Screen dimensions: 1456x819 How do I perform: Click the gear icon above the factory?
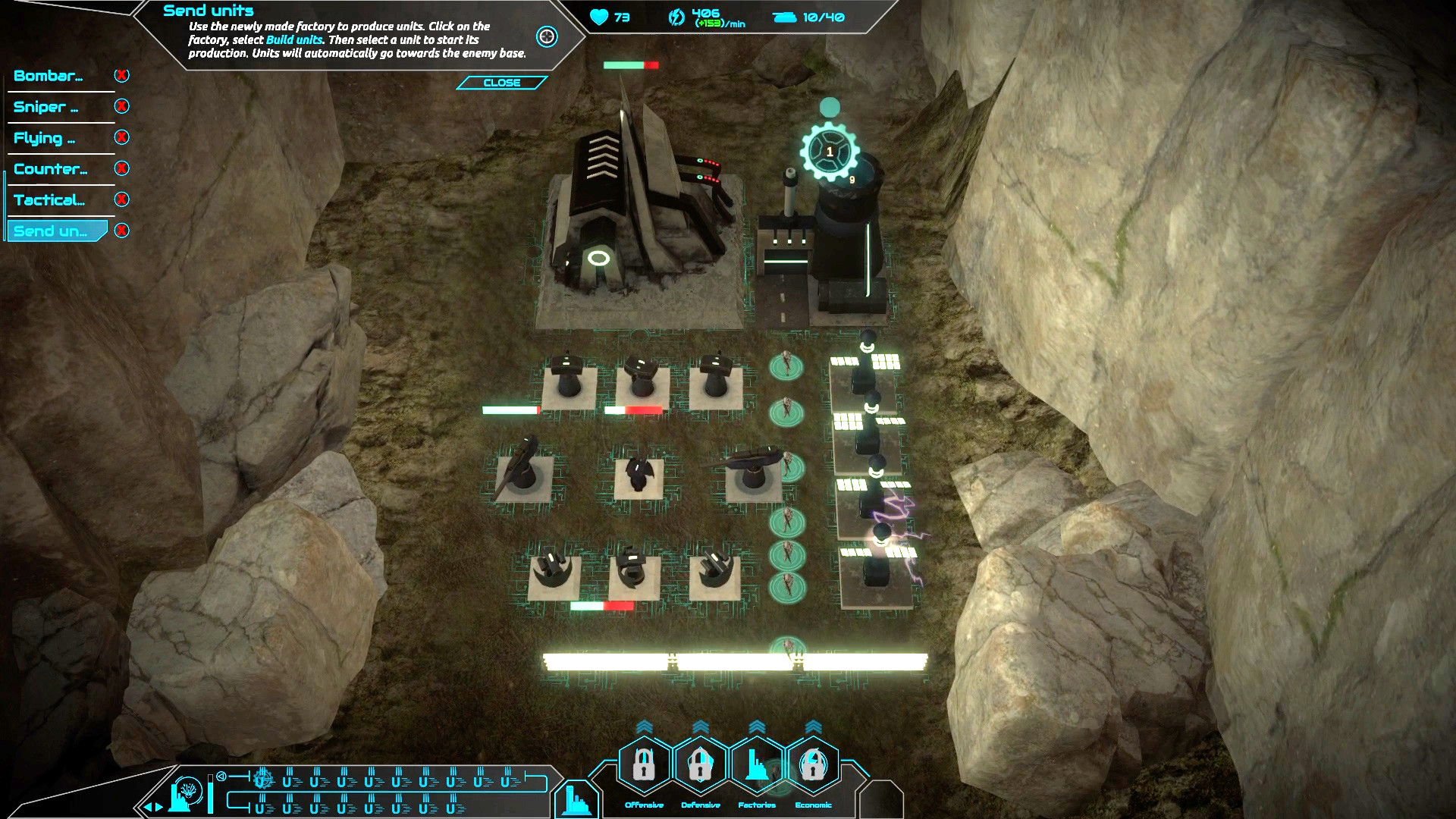[x=831, y=150]
